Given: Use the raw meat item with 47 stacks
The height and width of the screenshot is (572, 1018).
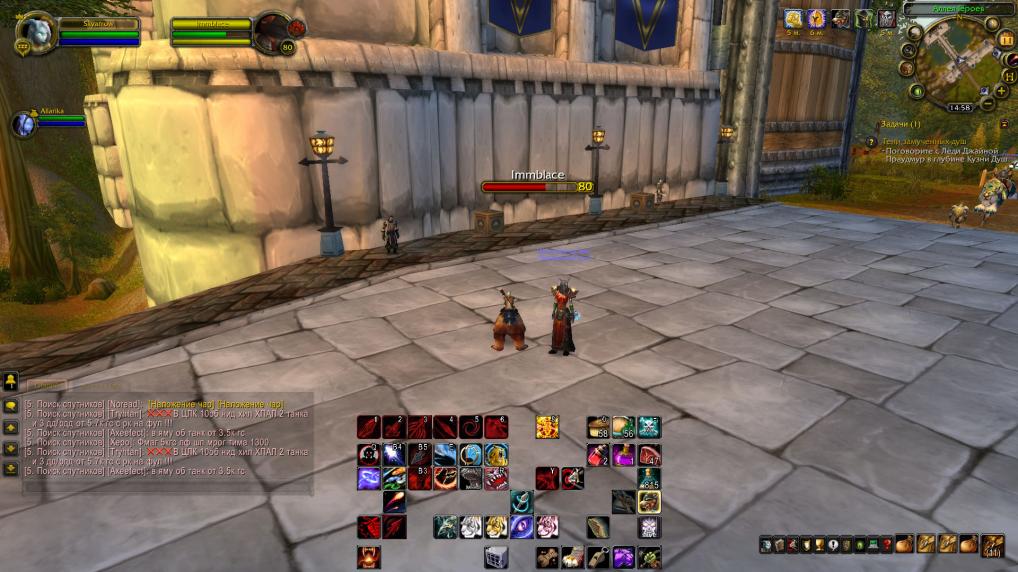Looking at the screenshot, I should pos(649,454).
